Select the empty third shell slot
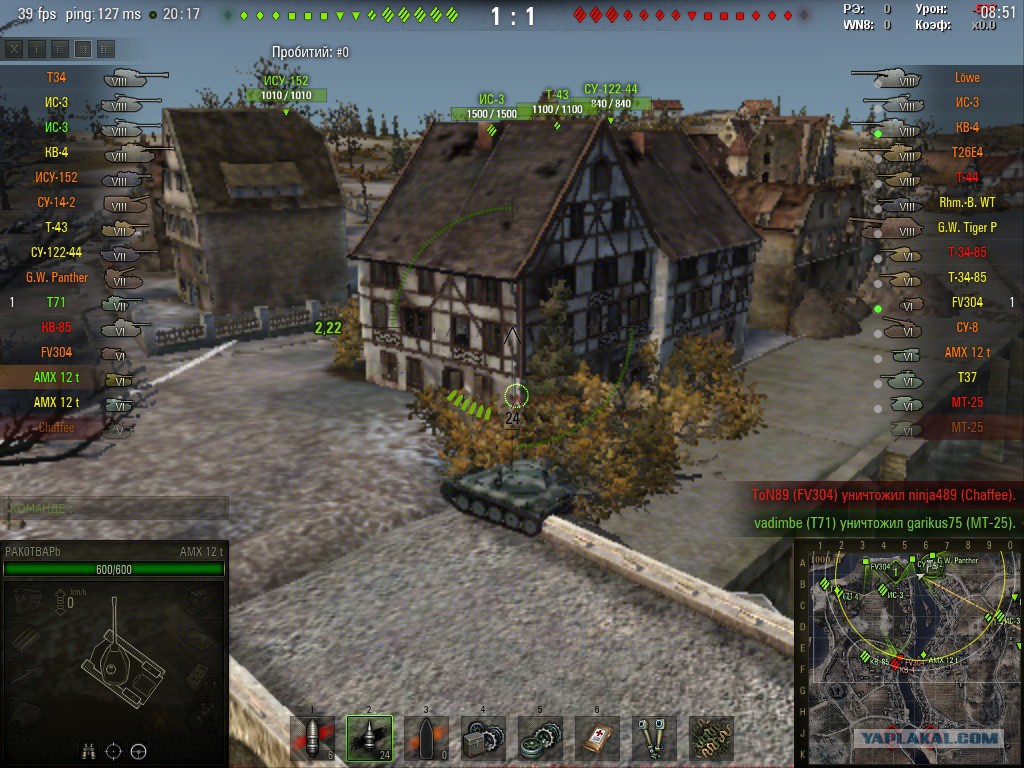The image size is (1024, 768). coord(427,738)
